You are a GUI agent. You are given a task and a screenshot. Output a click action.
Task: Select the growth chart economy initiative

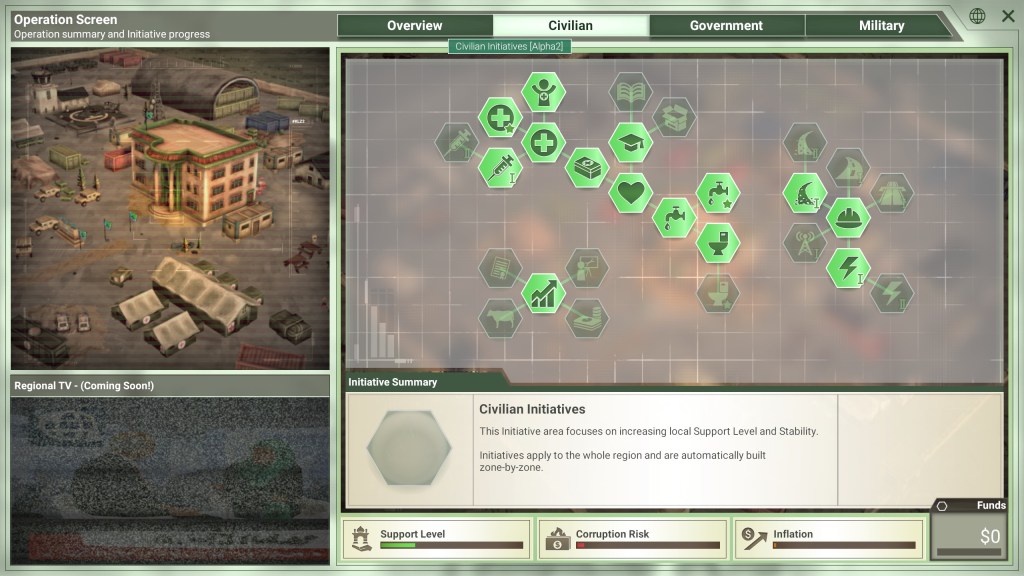[543, 293]
